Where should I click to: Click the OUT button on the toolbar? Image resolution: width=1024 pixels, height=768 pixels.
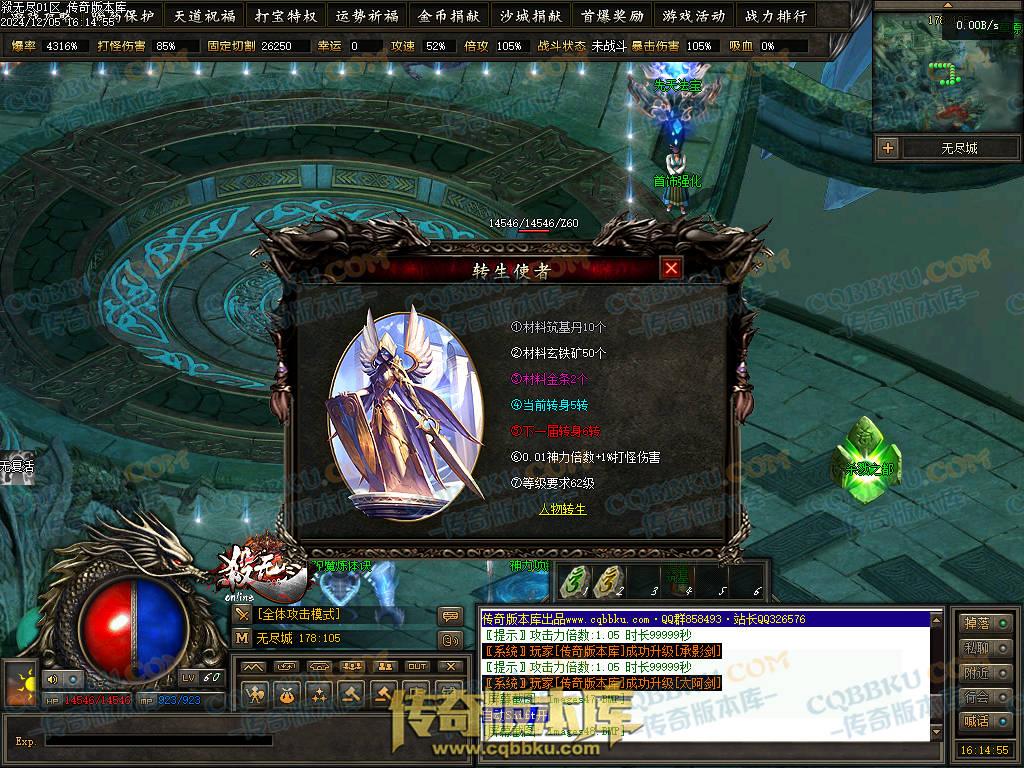(x=417, y=666)
